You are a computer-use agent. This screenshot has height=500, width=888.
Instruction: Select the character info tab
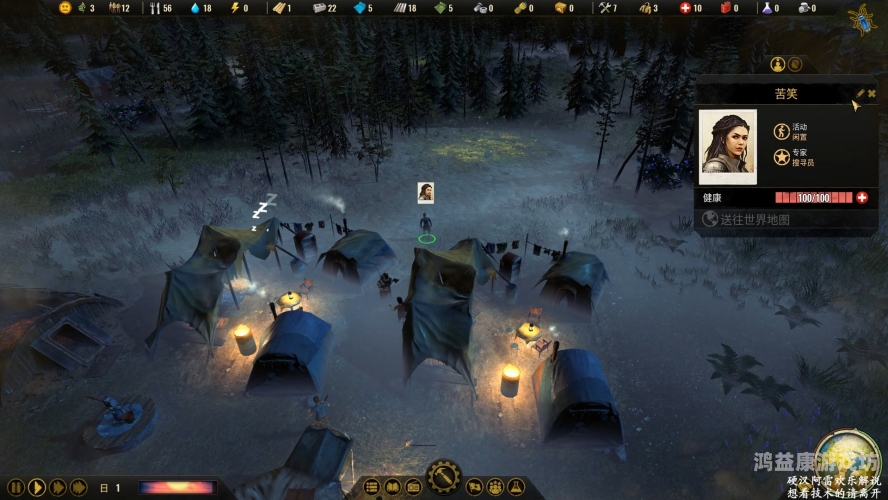[777, 64]
